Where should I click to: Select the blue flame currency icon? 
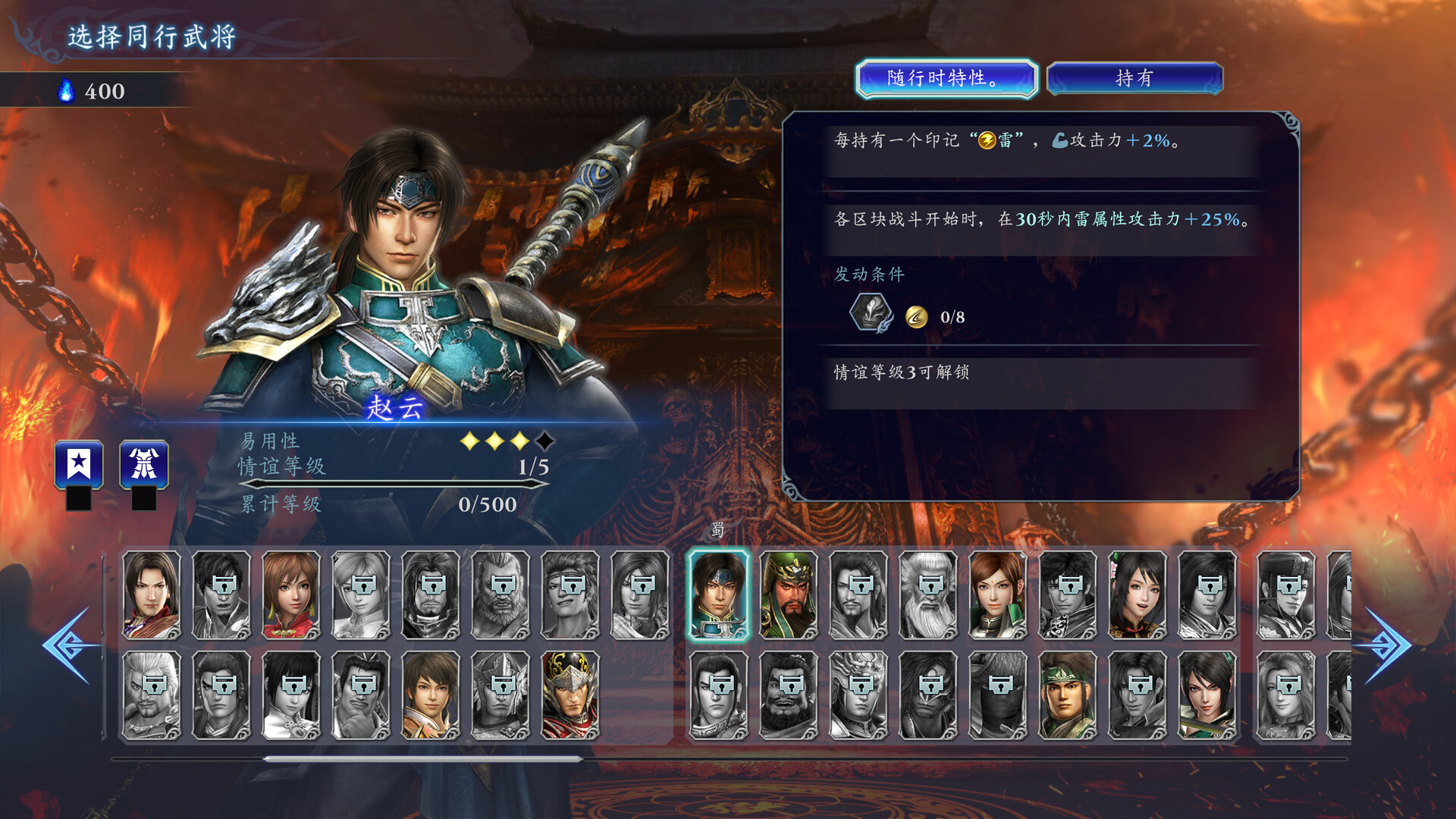tap(67, 90)
